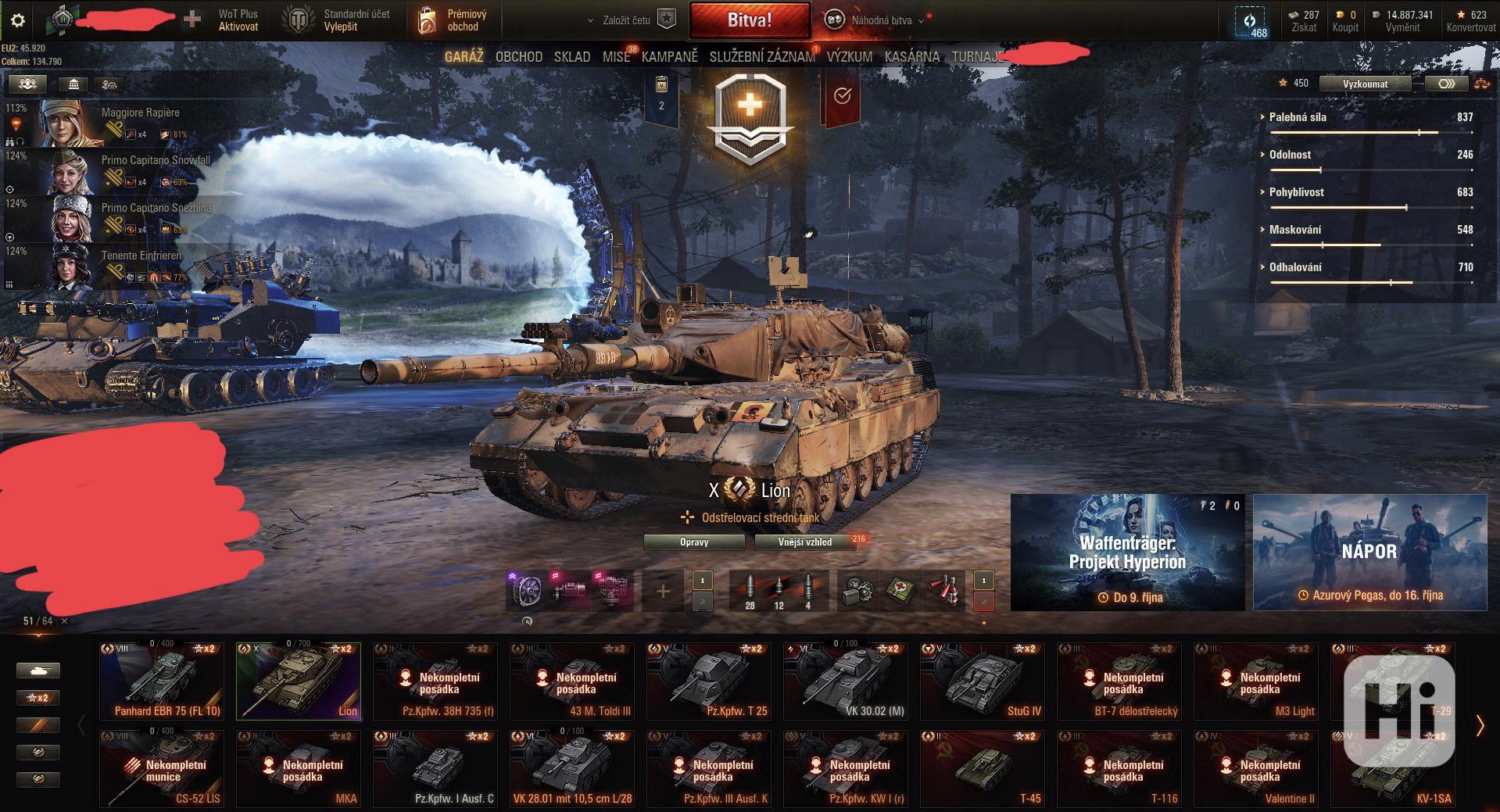The height and width of the screenshot is (812, 1500).
Task: Expand the Palebná síla stat
Action: [1298, 117]
